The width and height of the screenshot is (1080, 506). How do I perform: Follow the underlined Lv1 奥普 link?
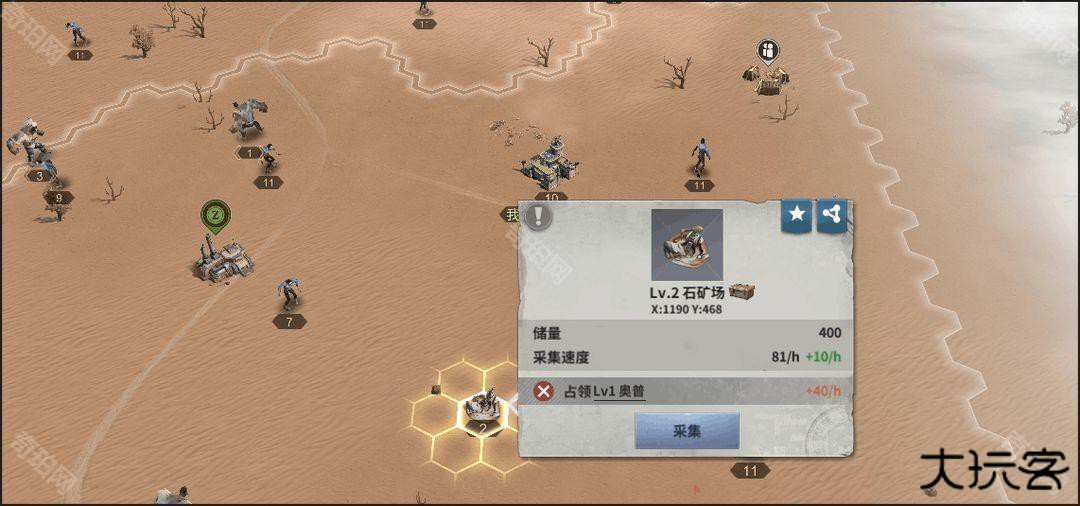coord(619,391)
